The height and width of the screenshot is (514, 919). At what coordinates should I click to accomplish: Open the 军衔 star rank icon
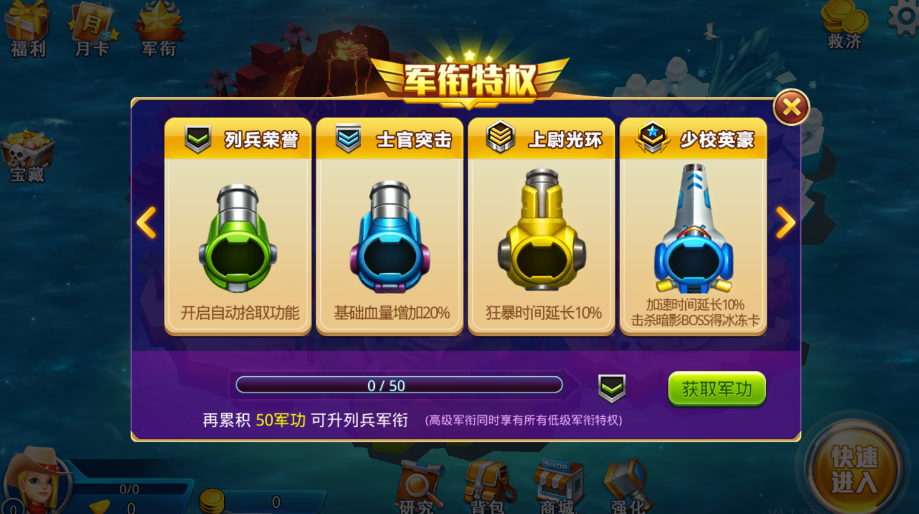[x=158, y=27]
